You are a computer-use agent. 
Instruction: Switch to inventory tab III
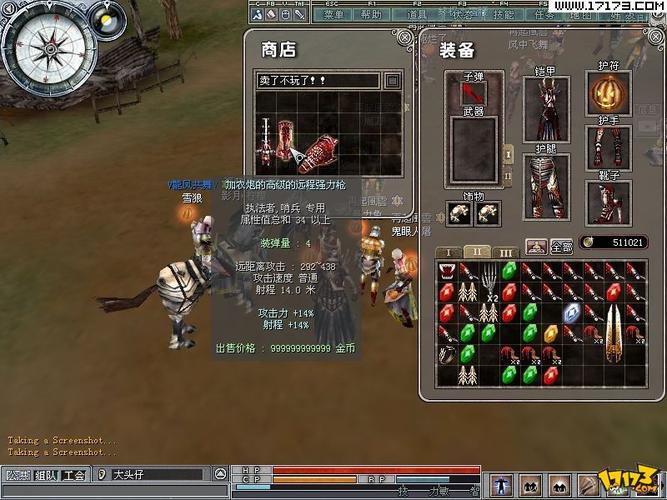(505, 252)
